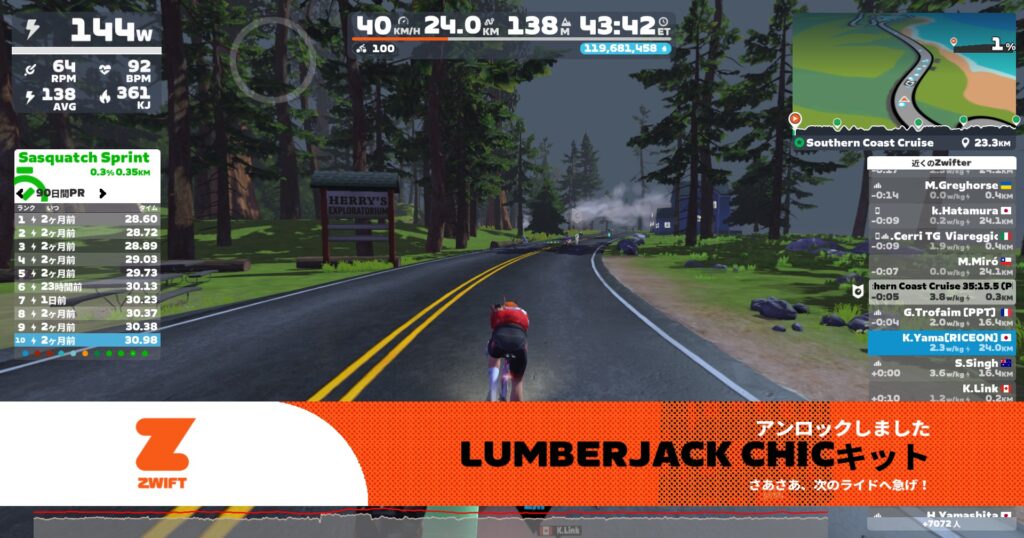Click the 近くのZwifter list header
1024x538 pixels.
[941, 162]
